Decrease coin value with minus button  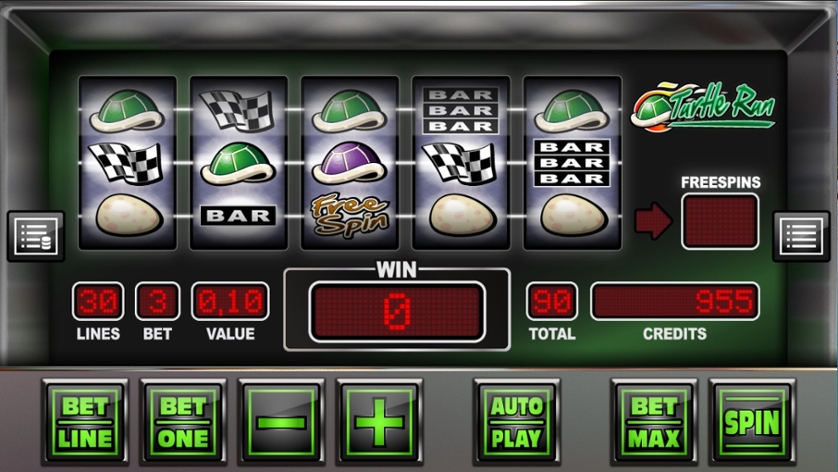[x=282, y=422]
